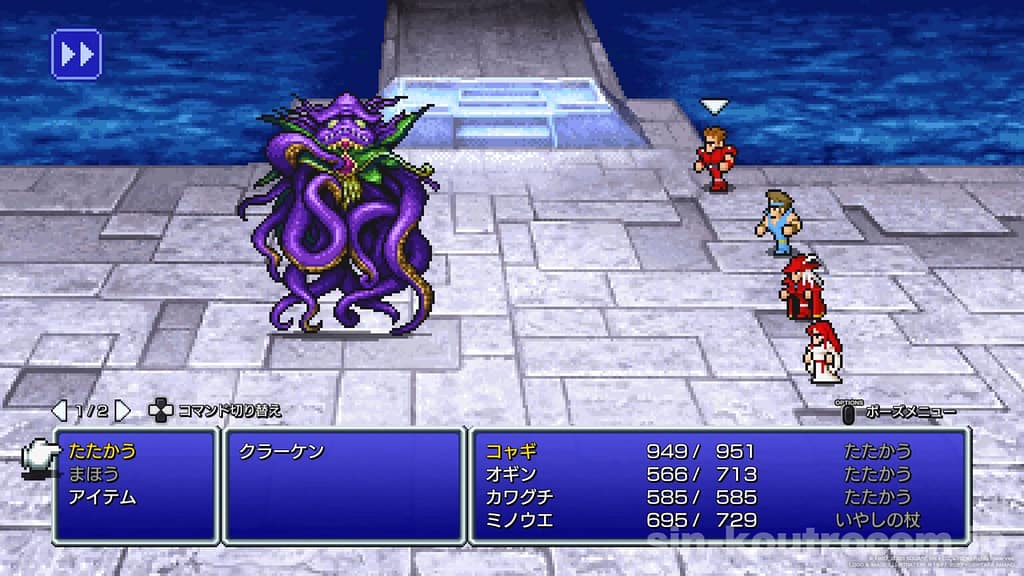The width and height of the screenshot is (1024, 576).
Task: Select party member カワグチ's row
Action: coord(718,497)
